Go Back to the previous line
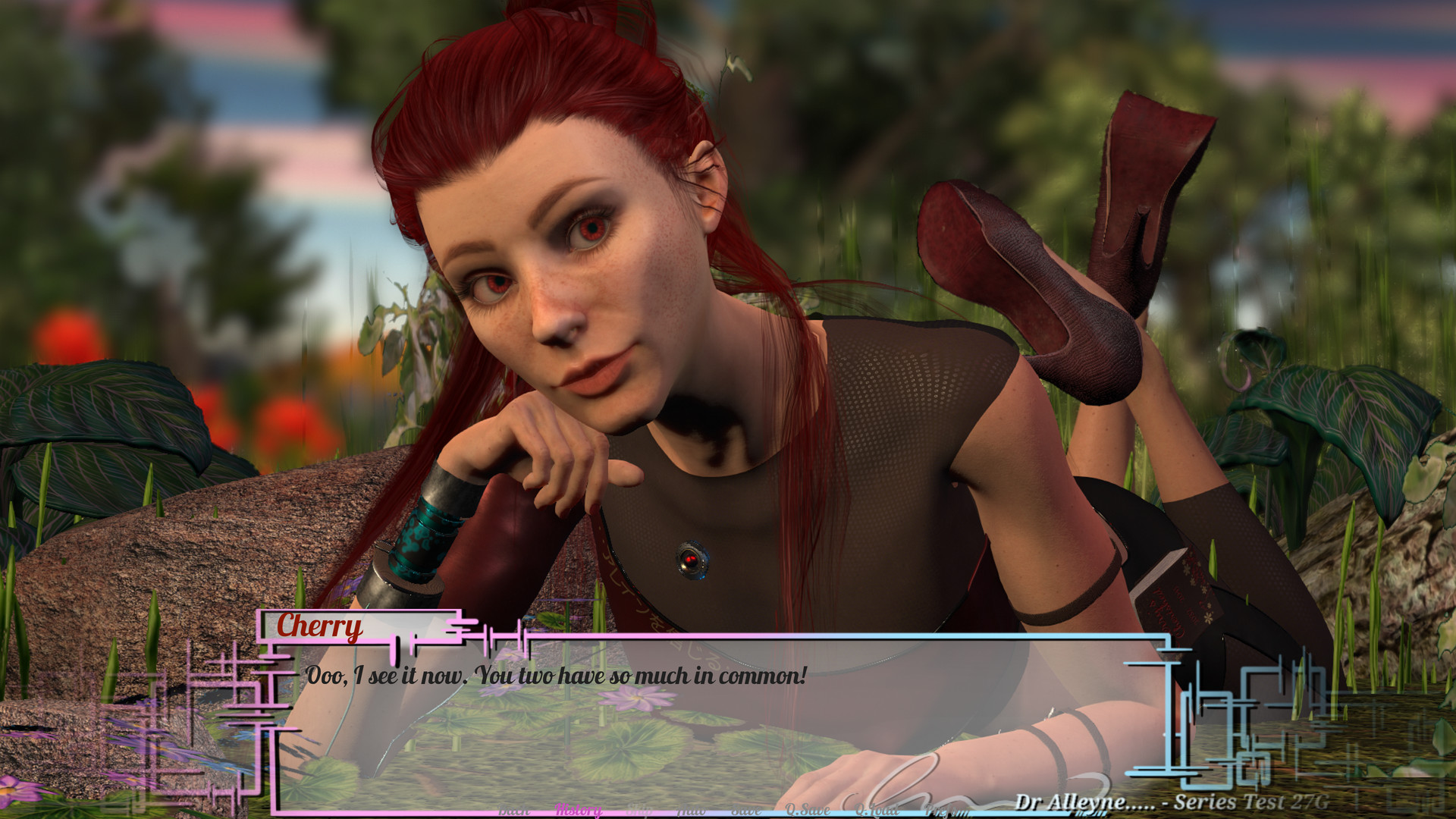The image size is (1456, 819). pyautogui.click(x=514, y=810)
